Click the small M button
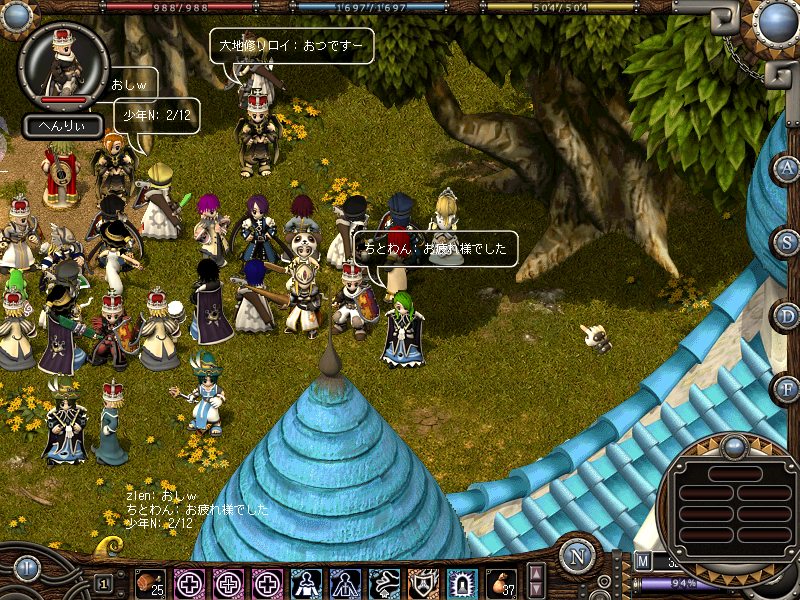Viewport: 800px width, 600px height. pyautogui.click(x=643, y=562)
